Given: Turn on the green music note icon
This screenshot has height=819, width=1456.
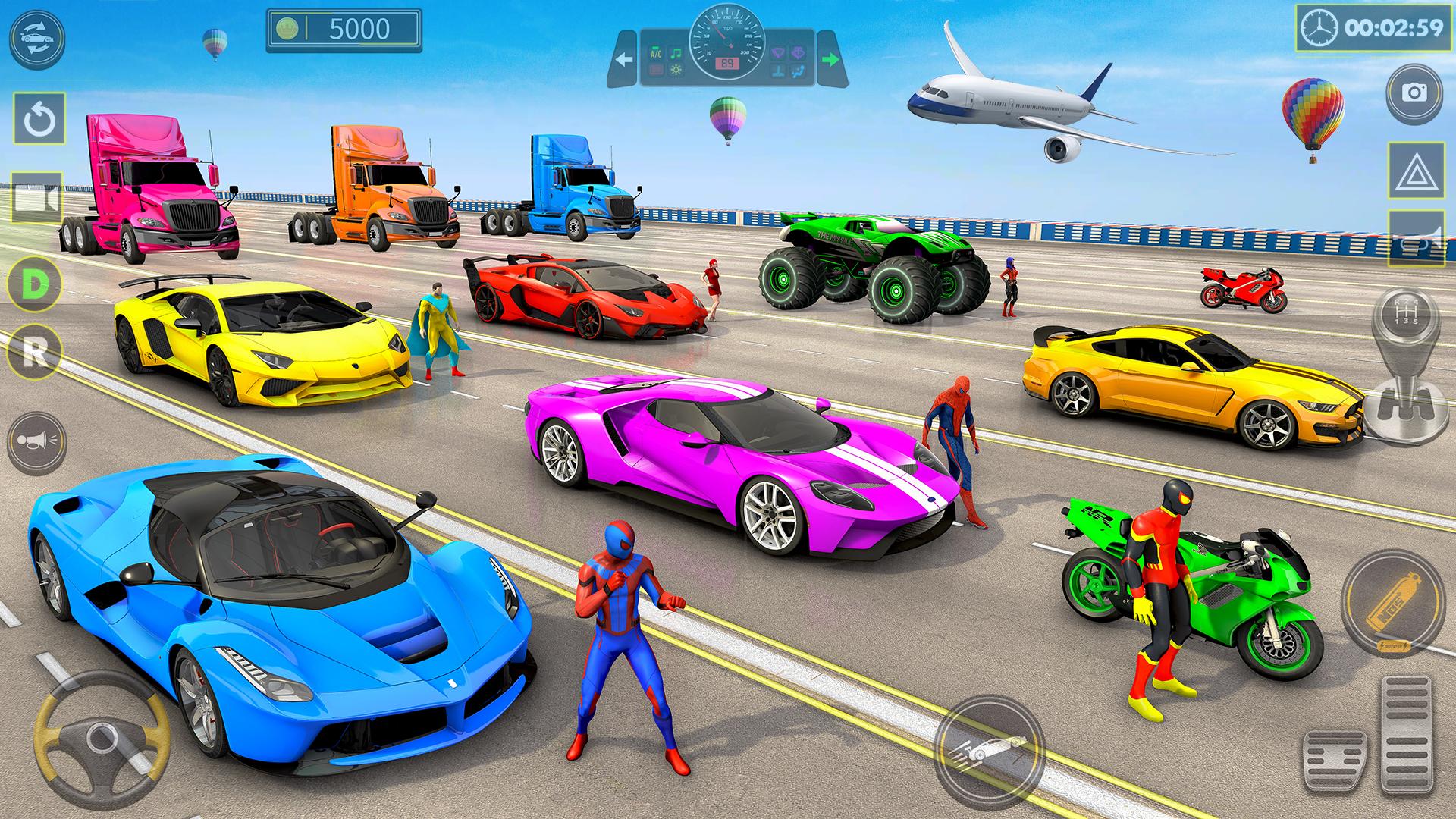Looking at the screenshot, I should [x=676, y=54].
